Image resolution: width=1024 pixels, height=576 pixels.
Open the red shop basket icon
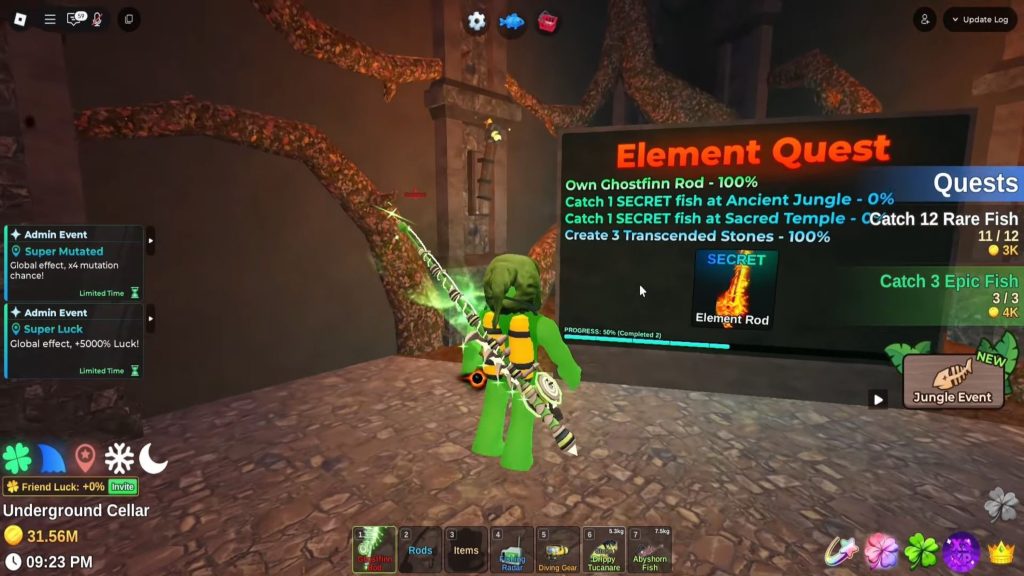point(547,21)
